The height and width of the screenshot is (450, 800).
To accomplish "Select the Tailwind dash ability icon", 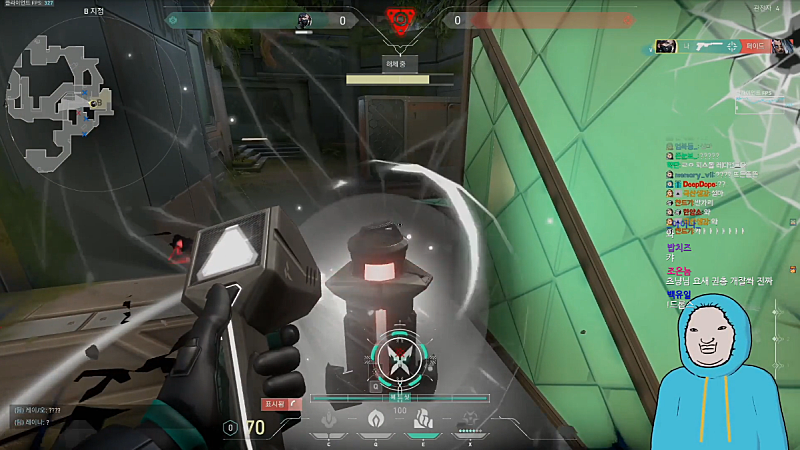I will click(421, 421).
